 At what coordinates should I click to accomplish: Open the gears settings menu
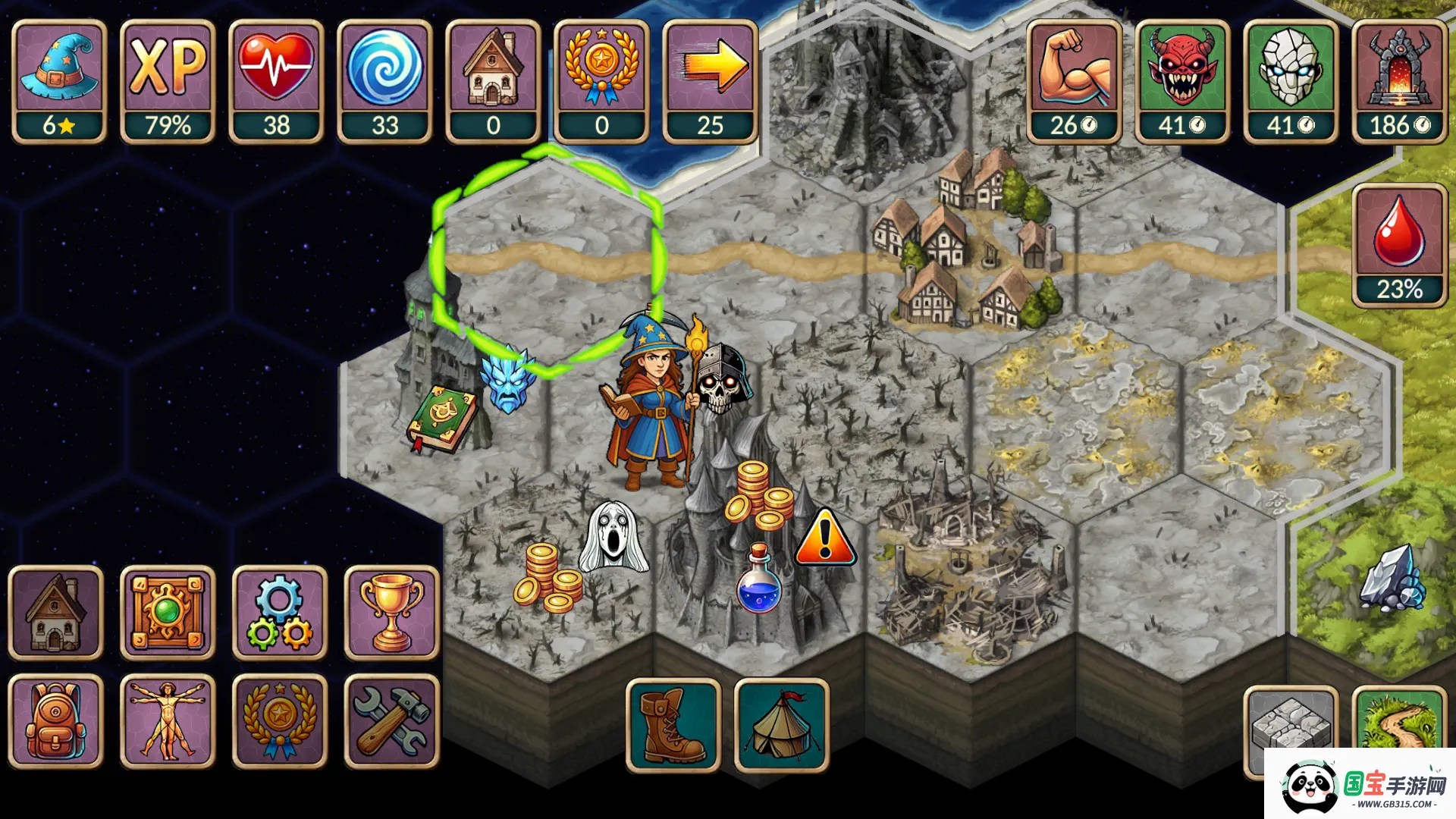(280, 613)
